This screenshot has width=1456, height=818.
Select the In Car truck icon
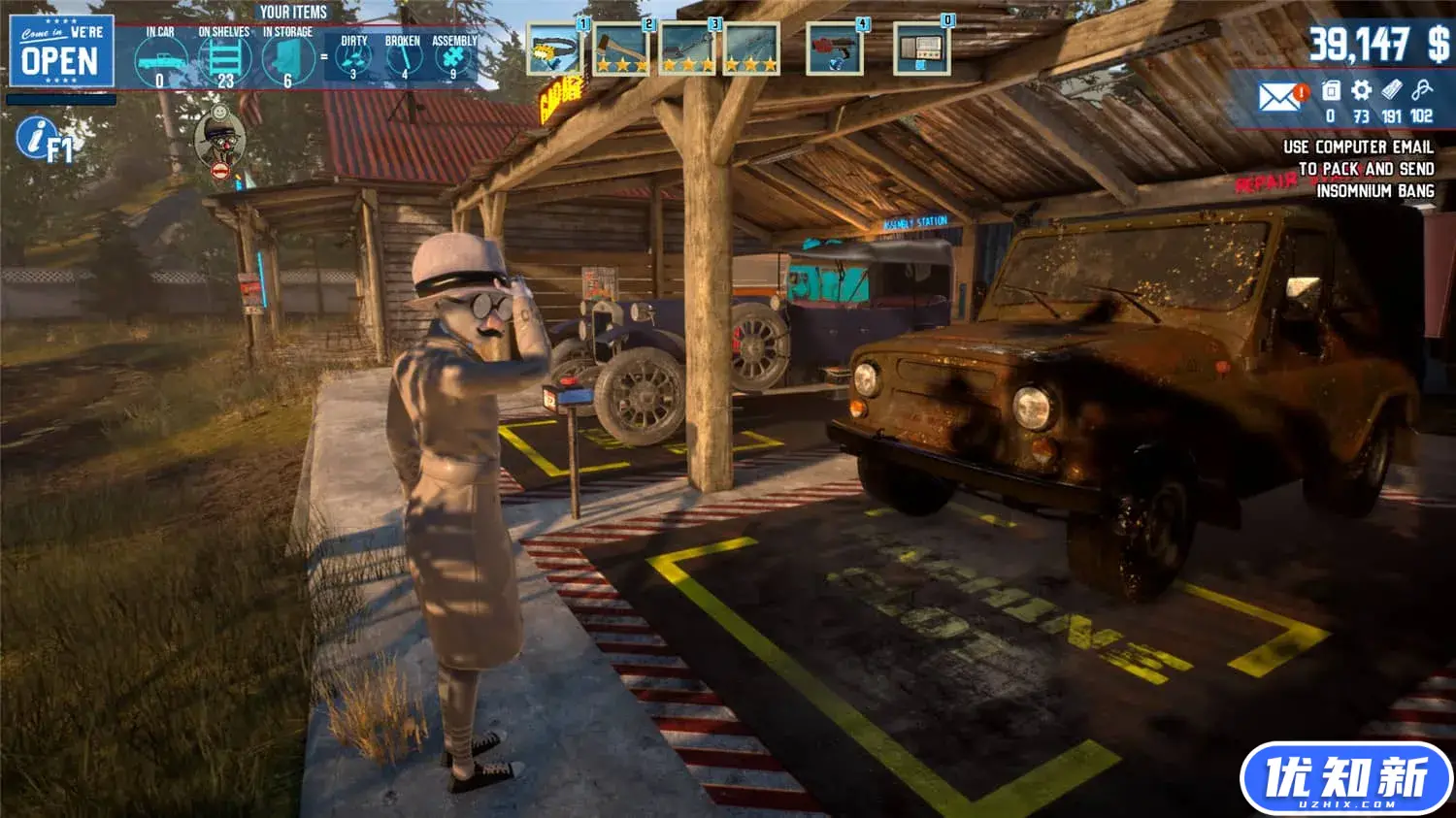point(160,60)
